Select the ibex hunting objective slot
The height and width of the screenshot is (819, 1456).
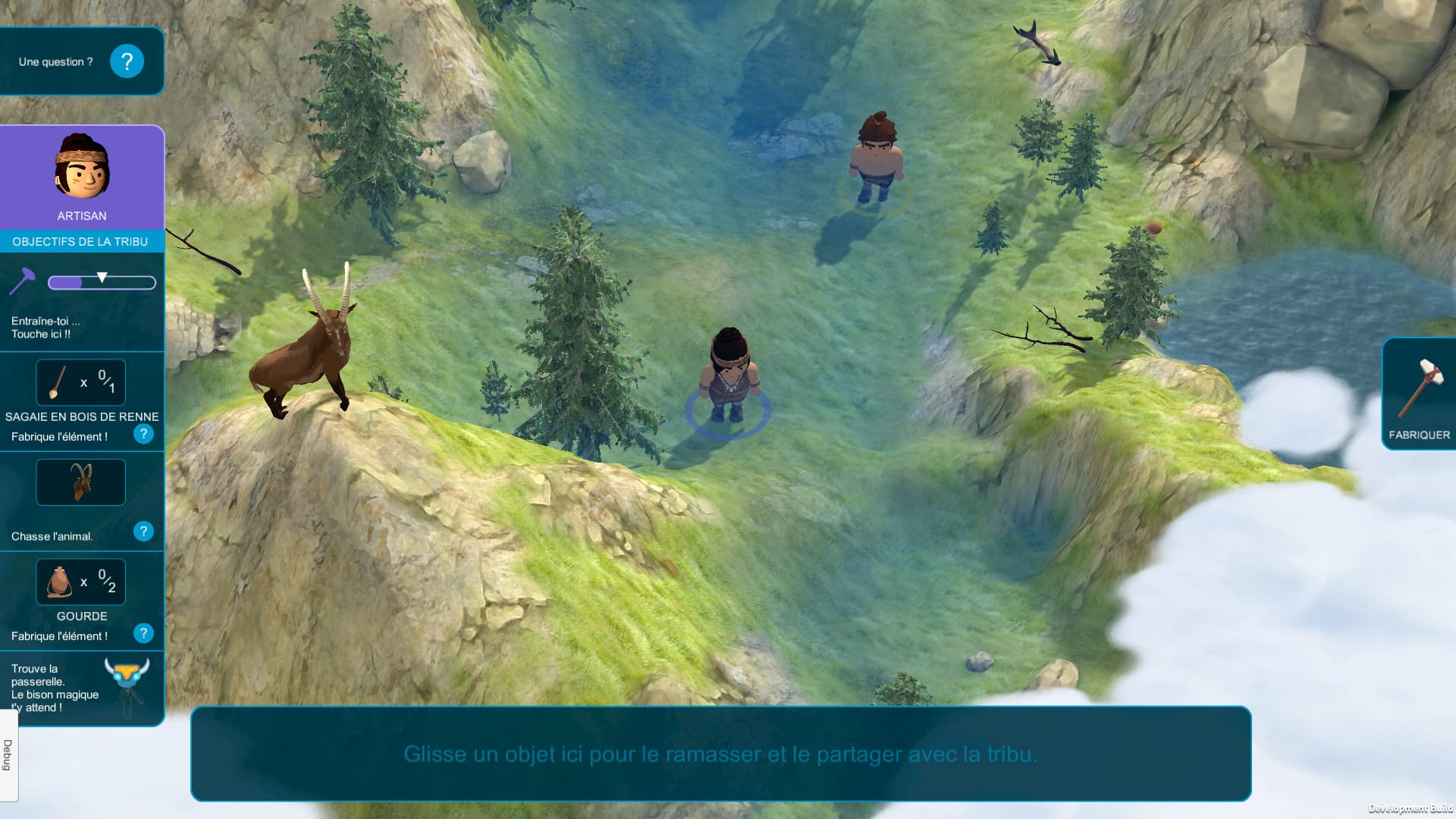pyautogui.click(x=80, y=482)
